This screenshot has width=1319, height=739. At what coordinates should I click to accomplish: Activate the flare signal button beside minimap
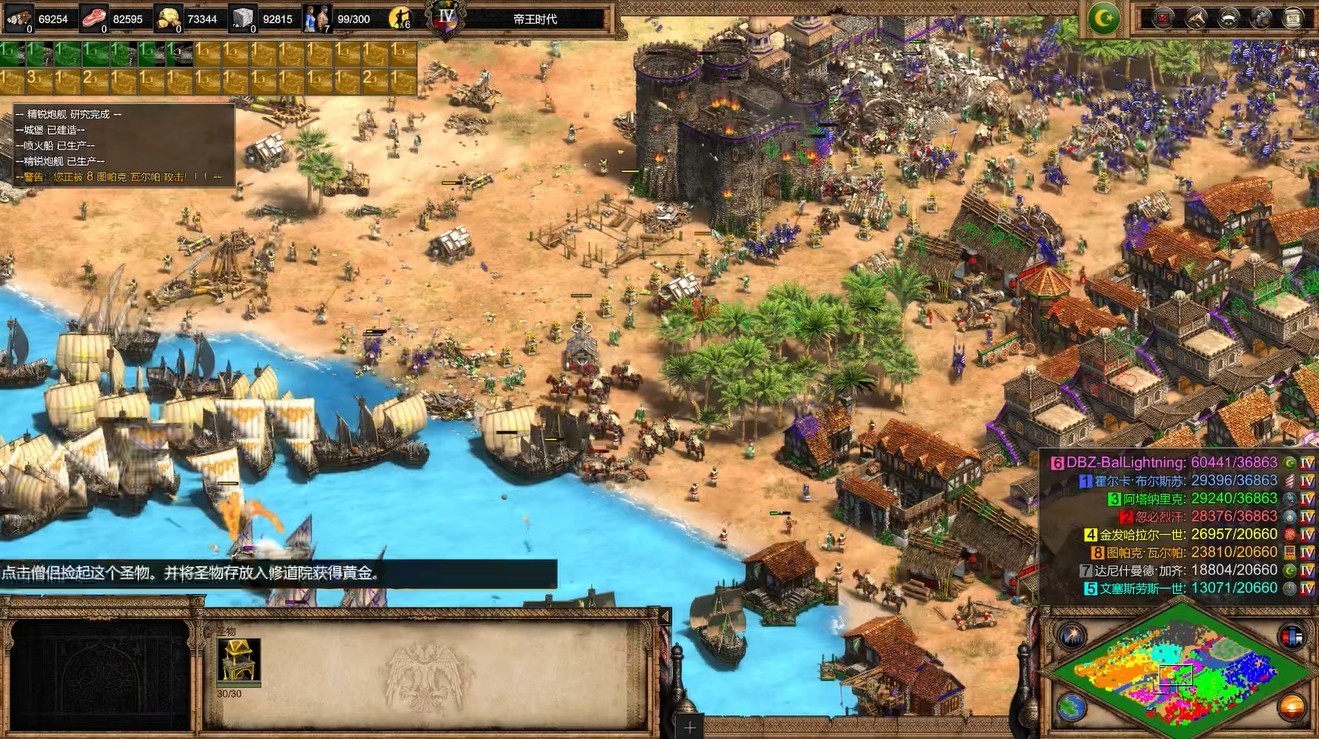1072,635
